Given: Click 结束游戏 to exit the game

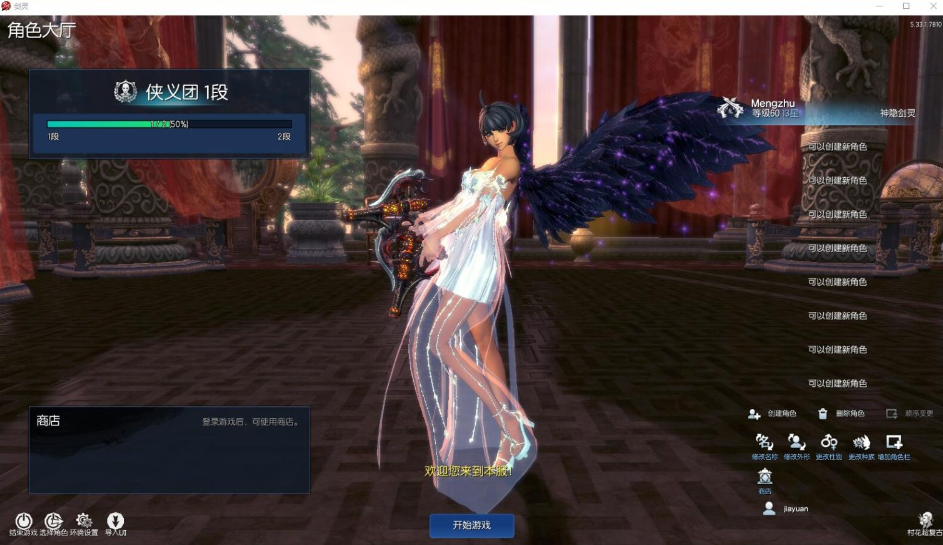Looking at the screenshot, I should tap(22, 521).
